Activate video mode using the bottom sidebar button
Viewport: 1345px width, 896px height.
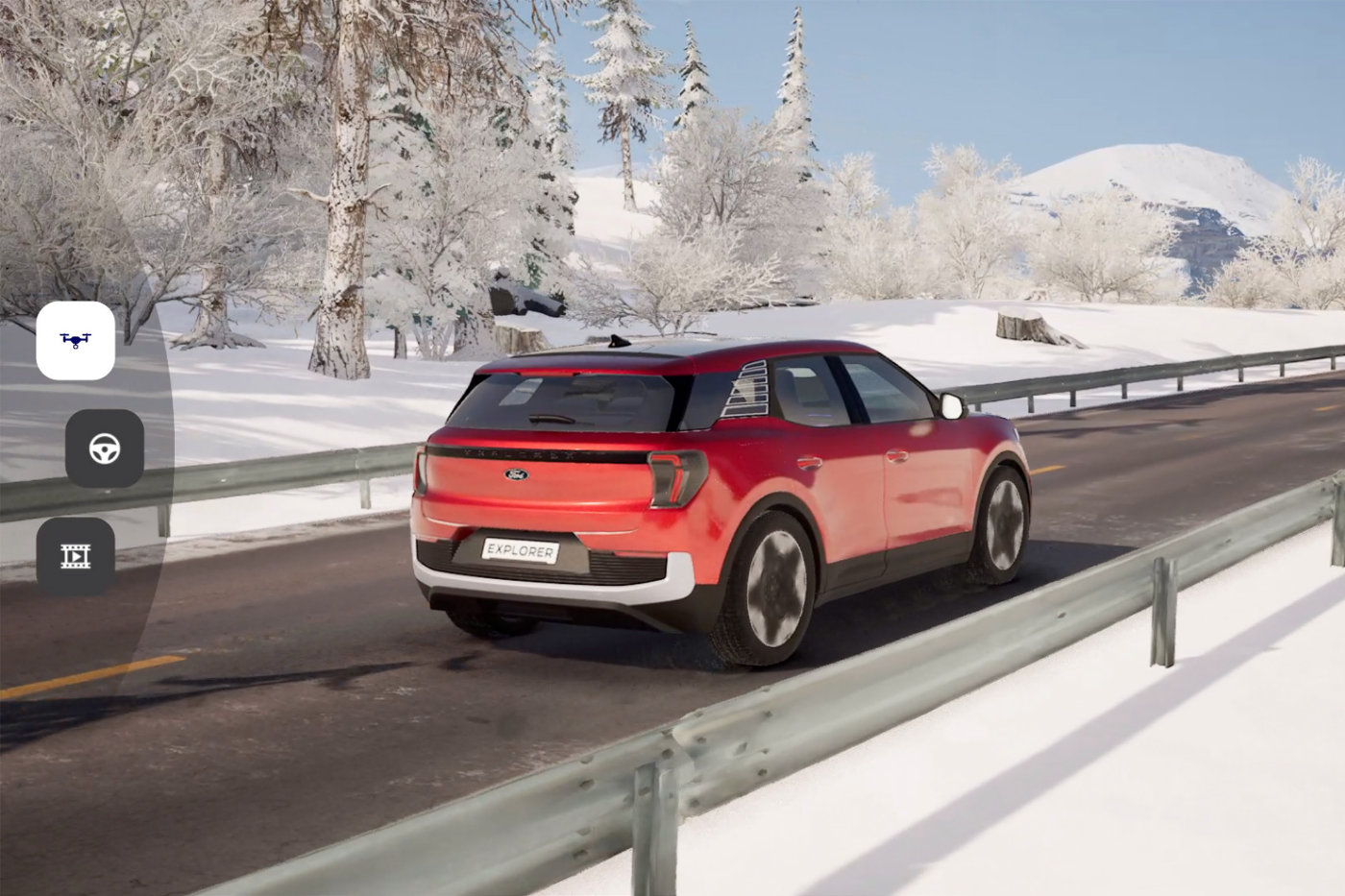77,555
